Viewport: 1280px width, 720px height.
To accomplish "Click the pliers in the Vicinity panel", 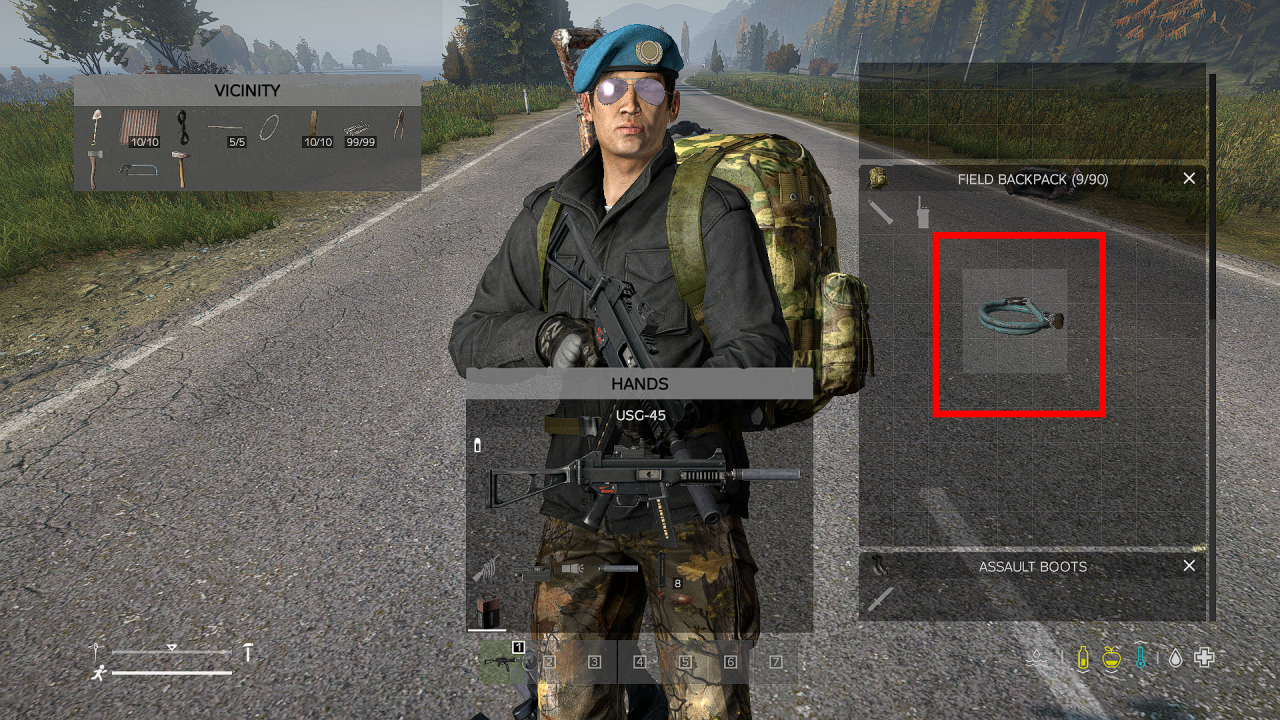I will [400, 128].
